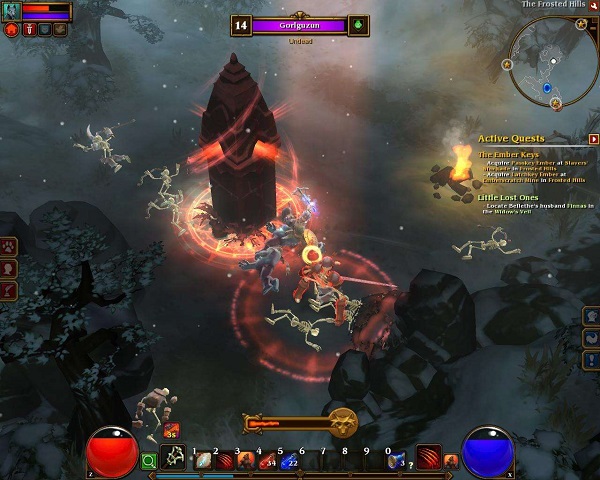Image resolution: width=600 pixels, height=480 pixels.
Task: Click the red house pet-to-town button
Action: [x=12, y=30]
